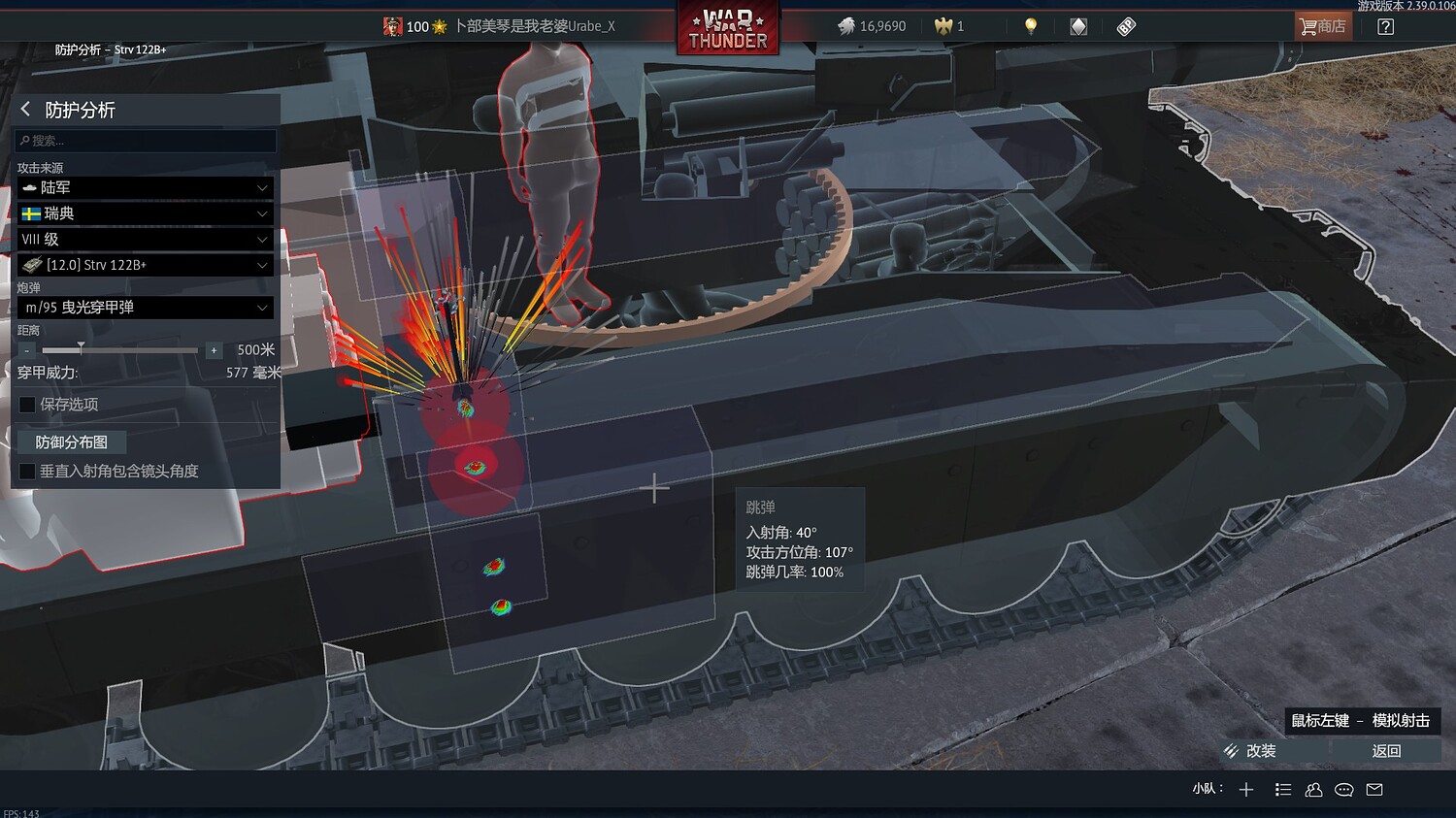Viewport: 1456px width, 818px height.
Task: Open the contacts list icon in bottom bar
Action: 1313,790
